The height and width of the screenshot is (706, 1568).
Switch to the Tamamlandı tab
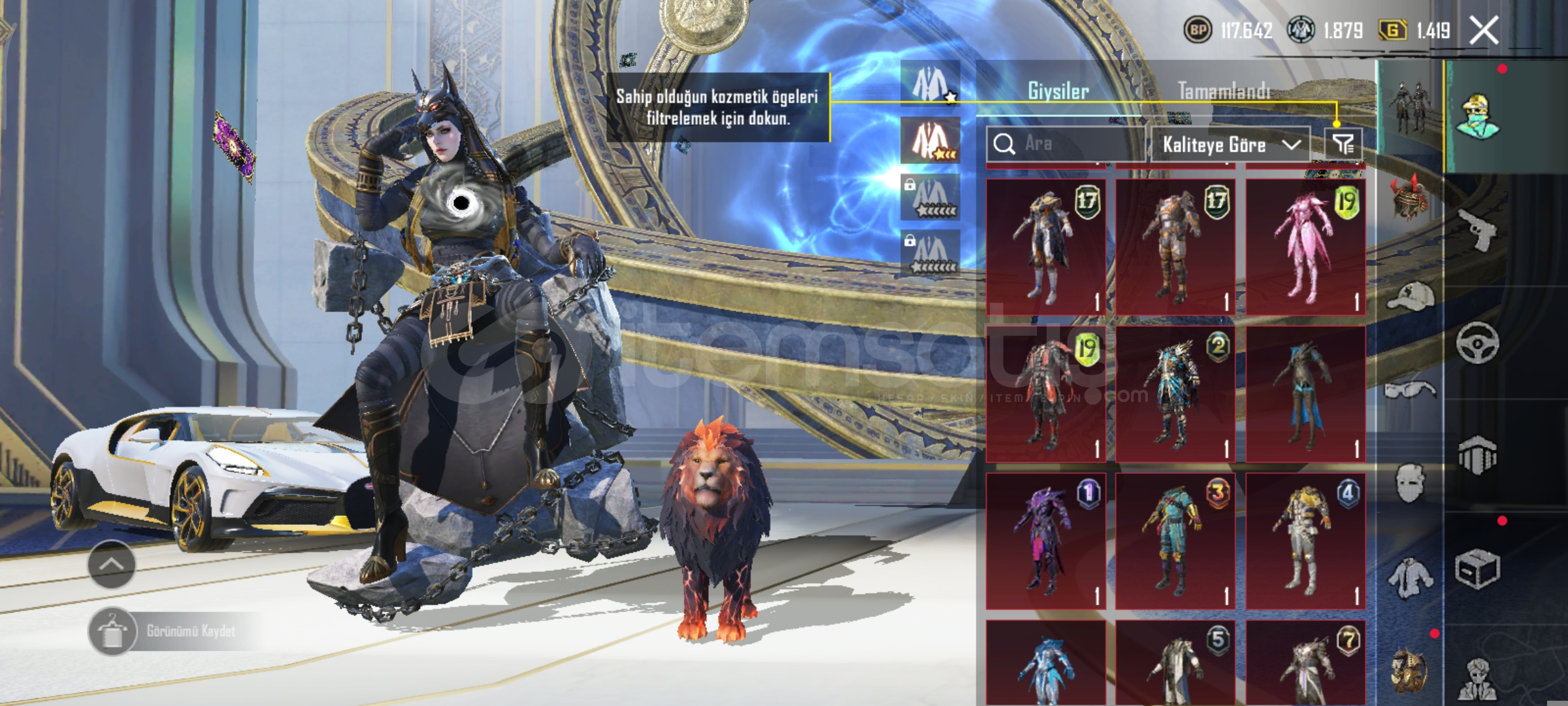1224,91
